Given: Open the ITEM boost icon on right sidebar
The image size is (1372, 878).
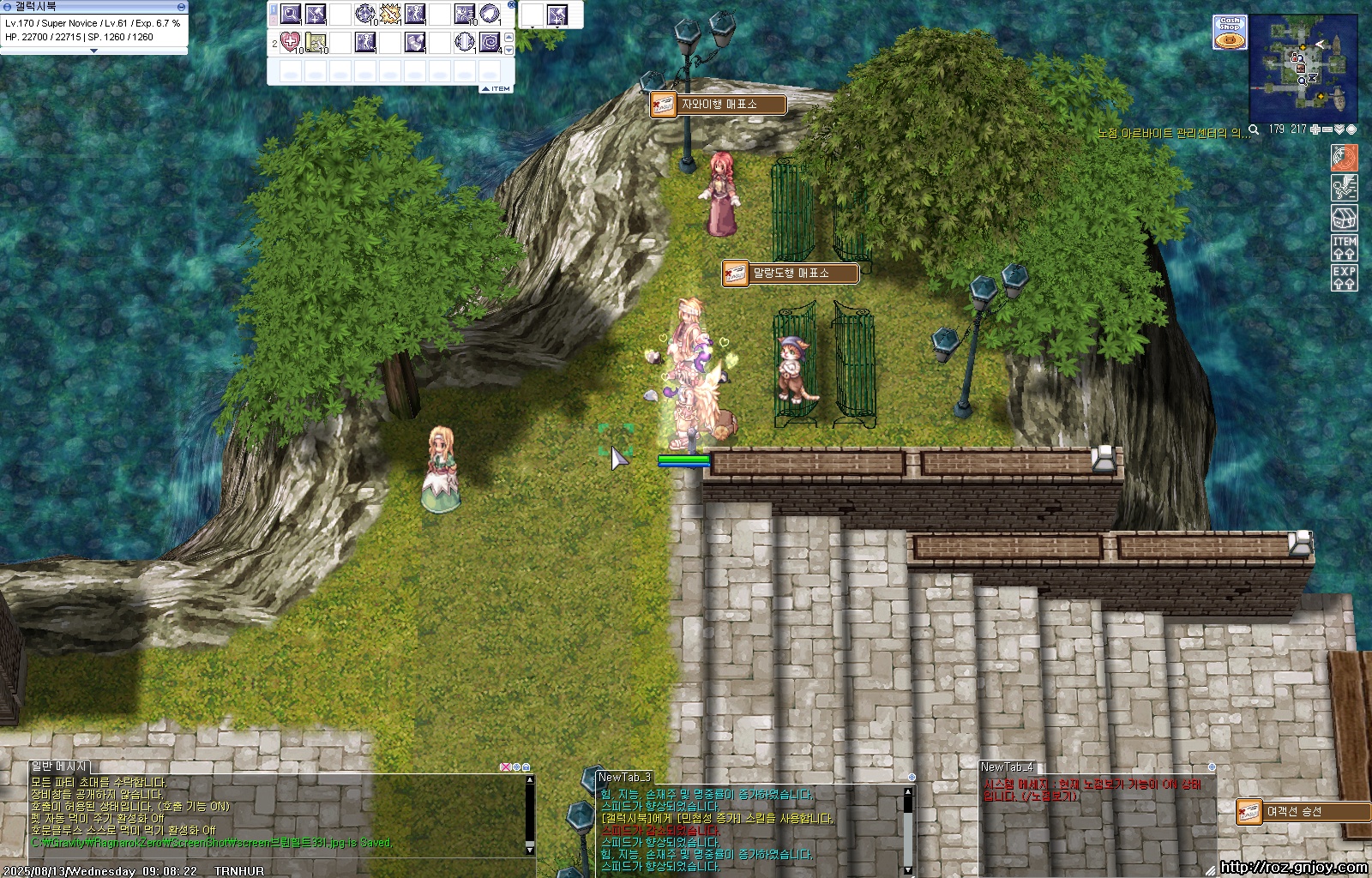Looking at the screenshot, I should pyautogui.click(x=1344, y=247).
